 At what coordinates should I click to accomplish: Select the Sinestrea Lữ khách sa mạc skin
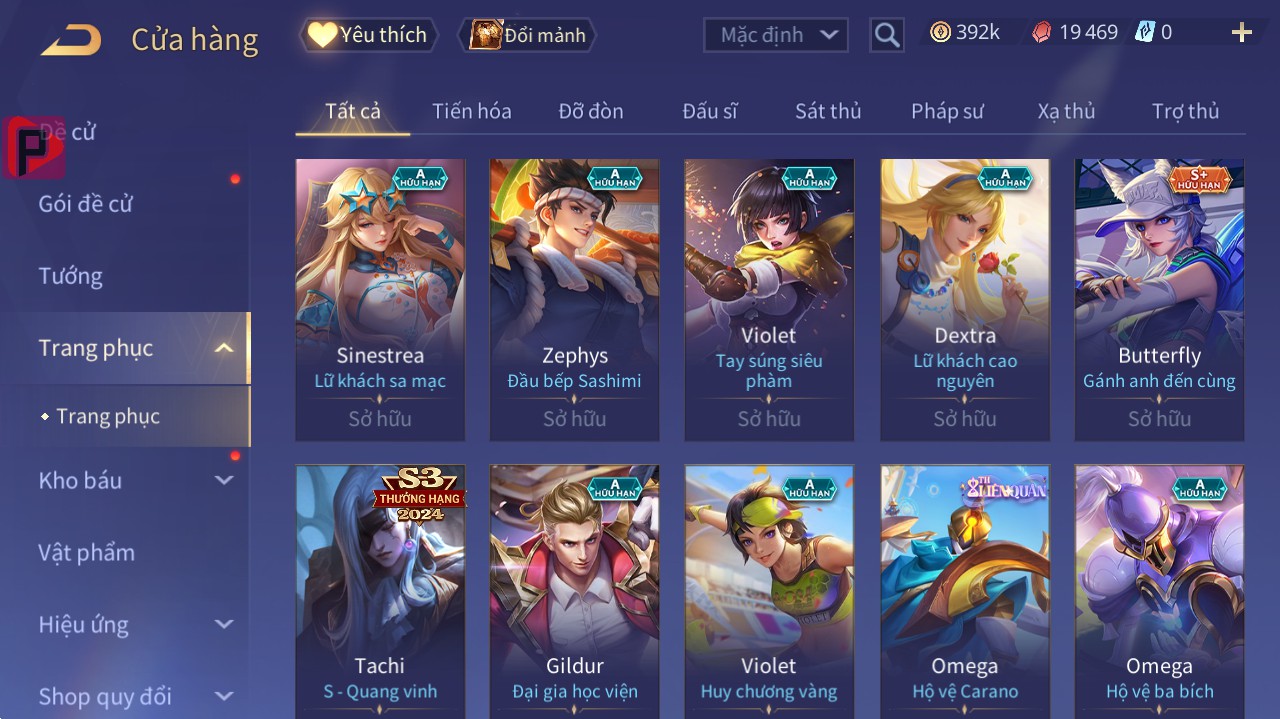pos(380,299)
